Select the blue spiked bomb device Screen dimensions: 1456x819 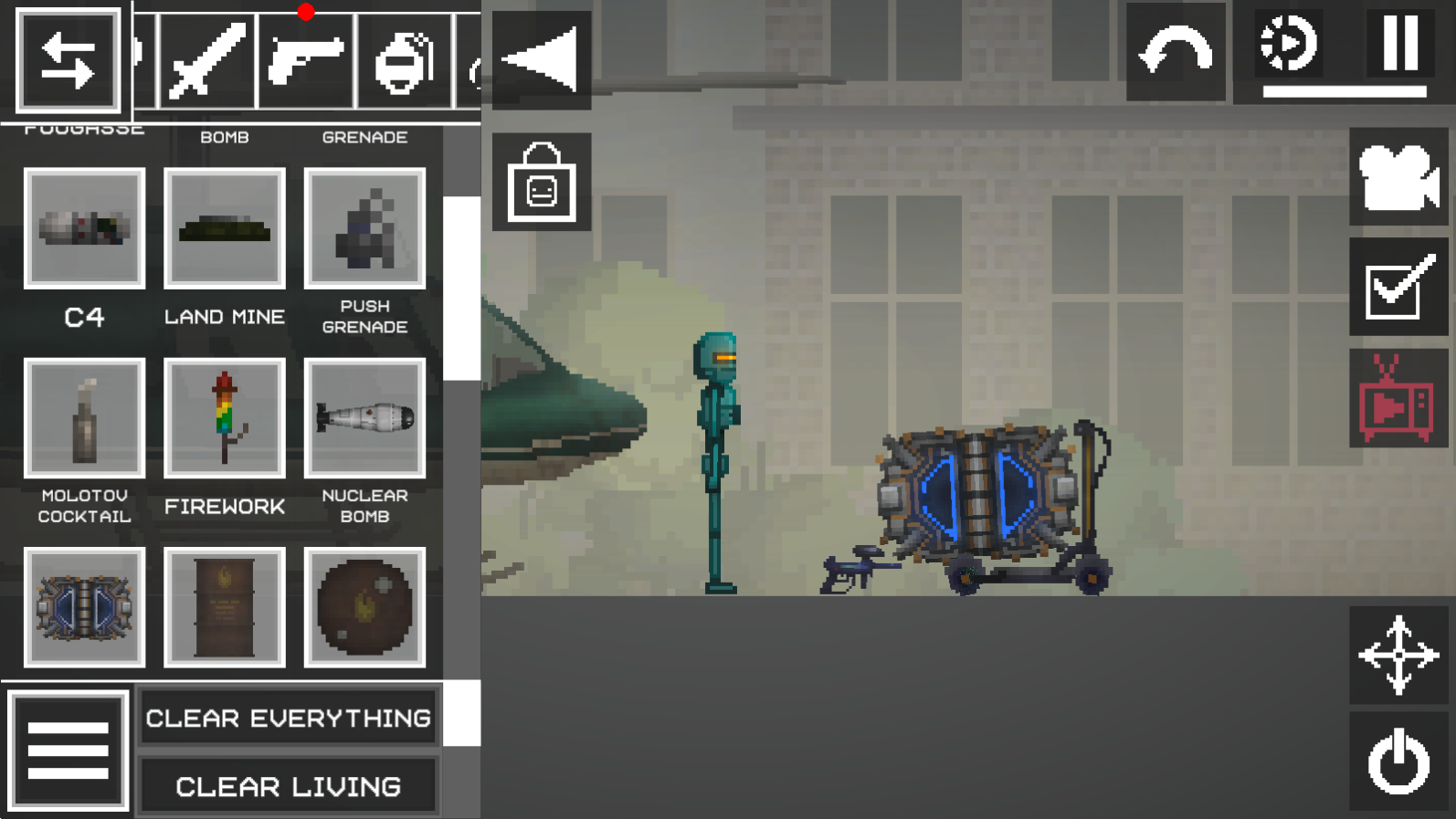point(84,607)
